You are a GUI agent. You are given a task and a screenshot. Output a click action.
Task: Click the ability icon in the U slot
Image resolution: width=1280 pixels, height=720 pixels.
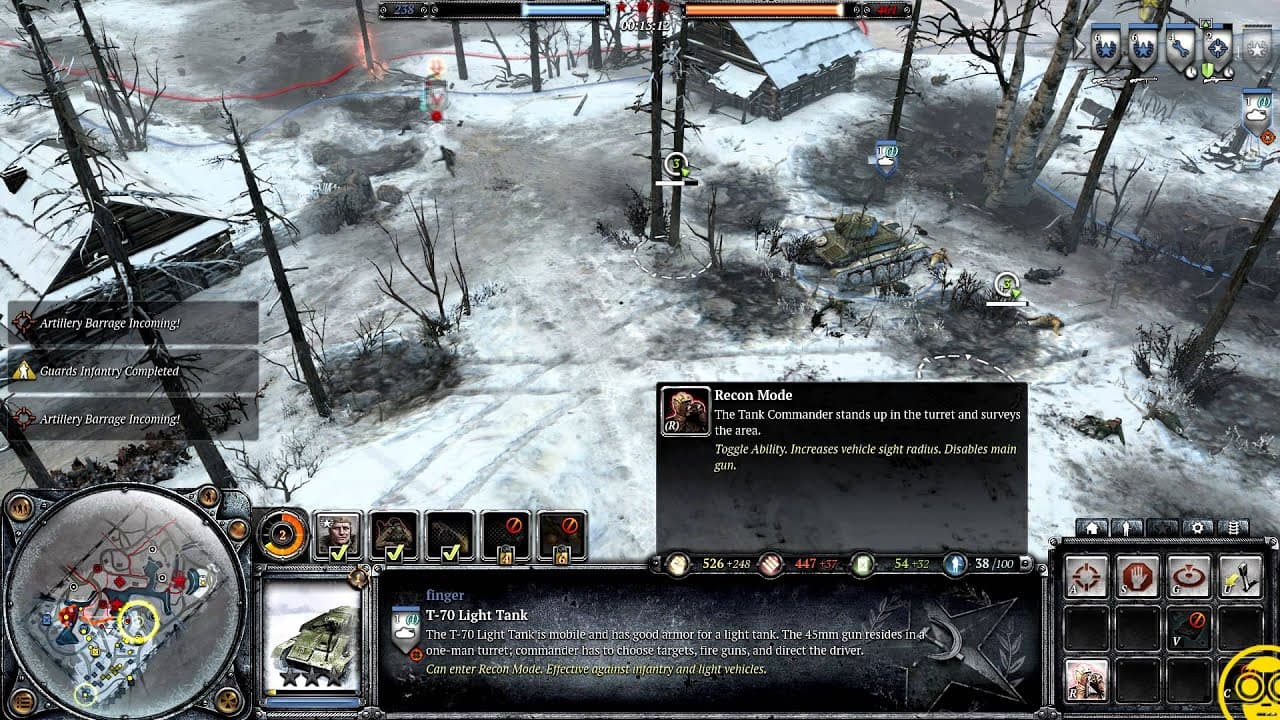[1241, 575]
